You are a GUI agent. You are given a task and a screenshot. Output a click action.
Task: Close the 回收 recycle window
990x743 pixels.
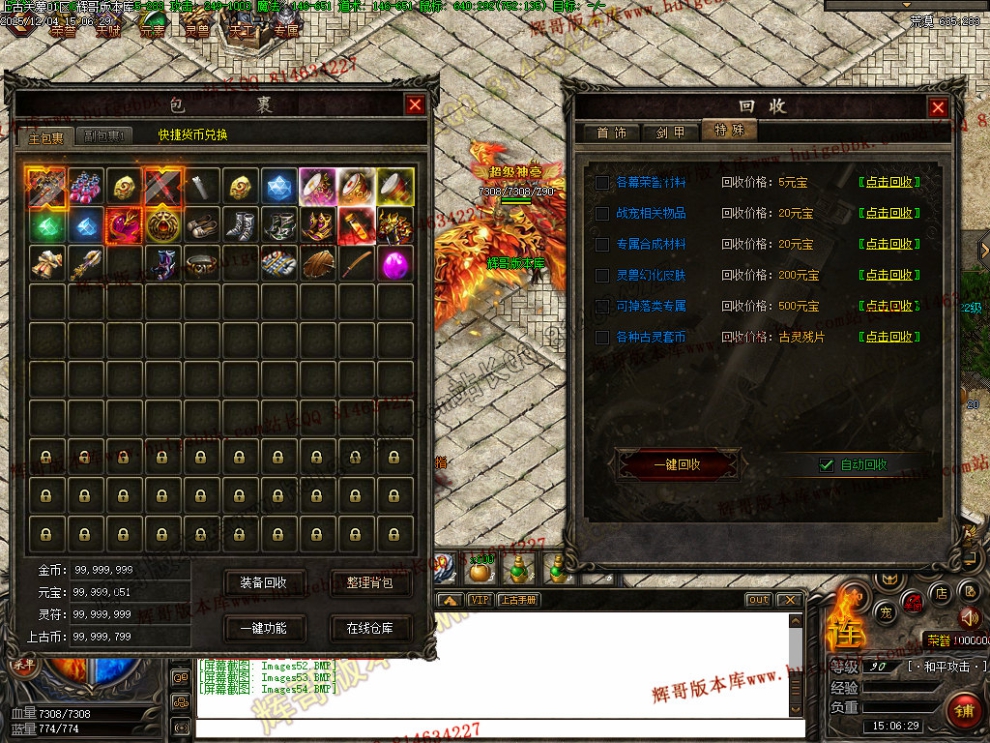(937, 107)
